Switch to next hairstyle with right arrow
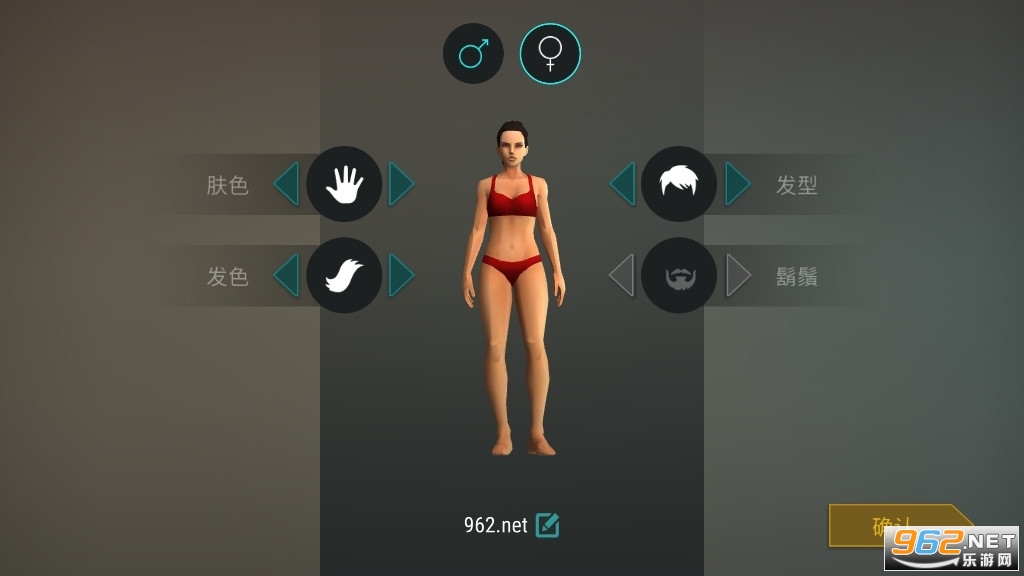 tap(737, 184)
